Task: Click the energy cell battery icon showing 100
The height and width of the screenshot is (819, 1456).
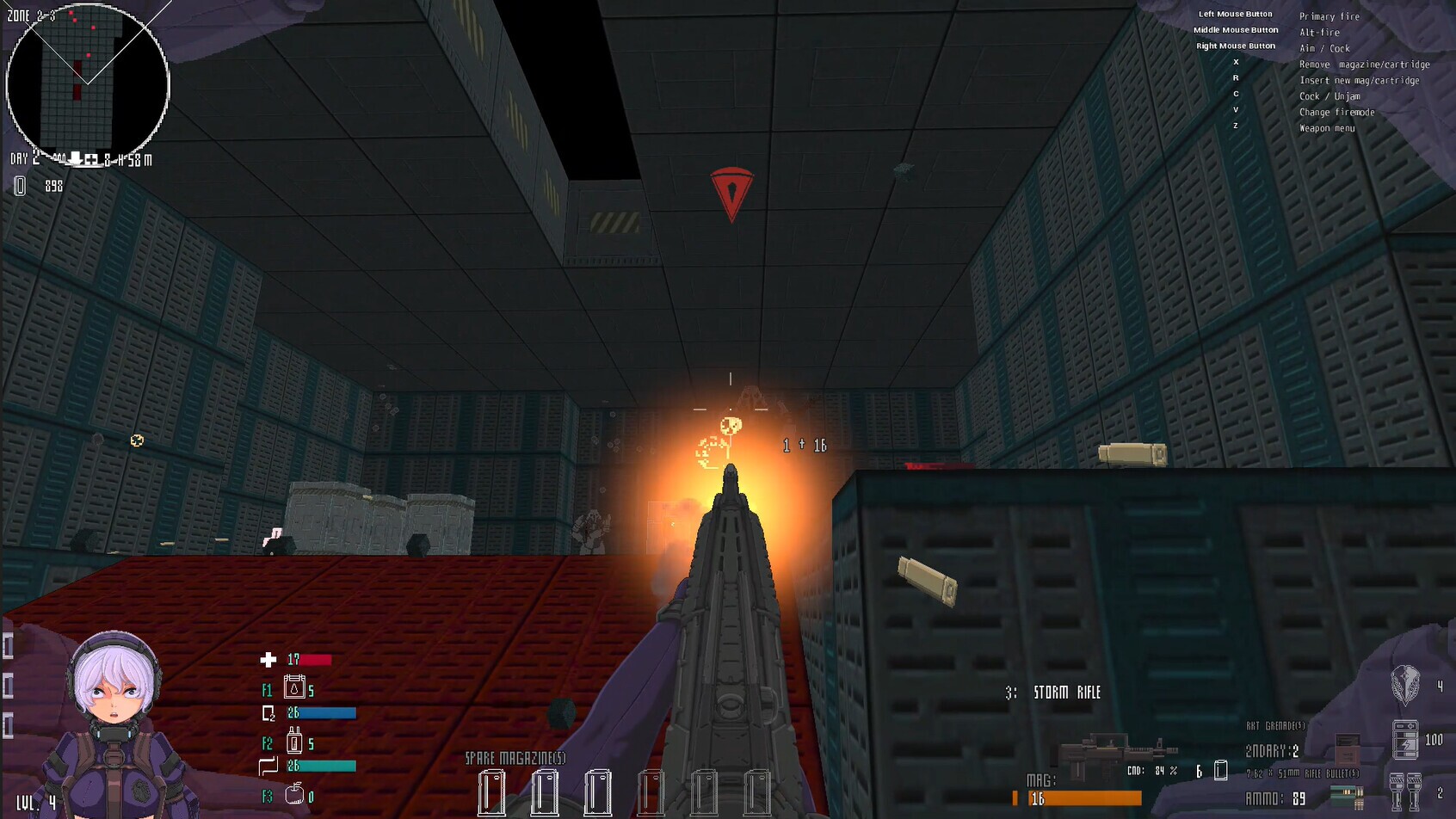Action: pyautogui.click(x=1405, y=739)
